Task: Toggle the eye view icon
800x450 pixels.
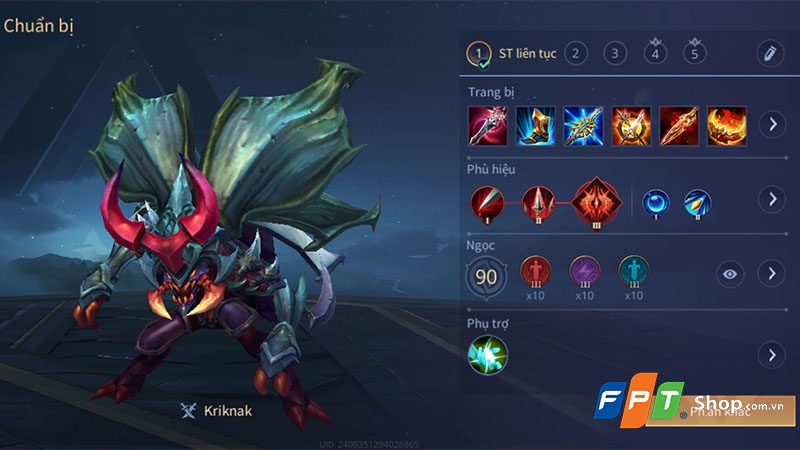Action: point(731,274)
